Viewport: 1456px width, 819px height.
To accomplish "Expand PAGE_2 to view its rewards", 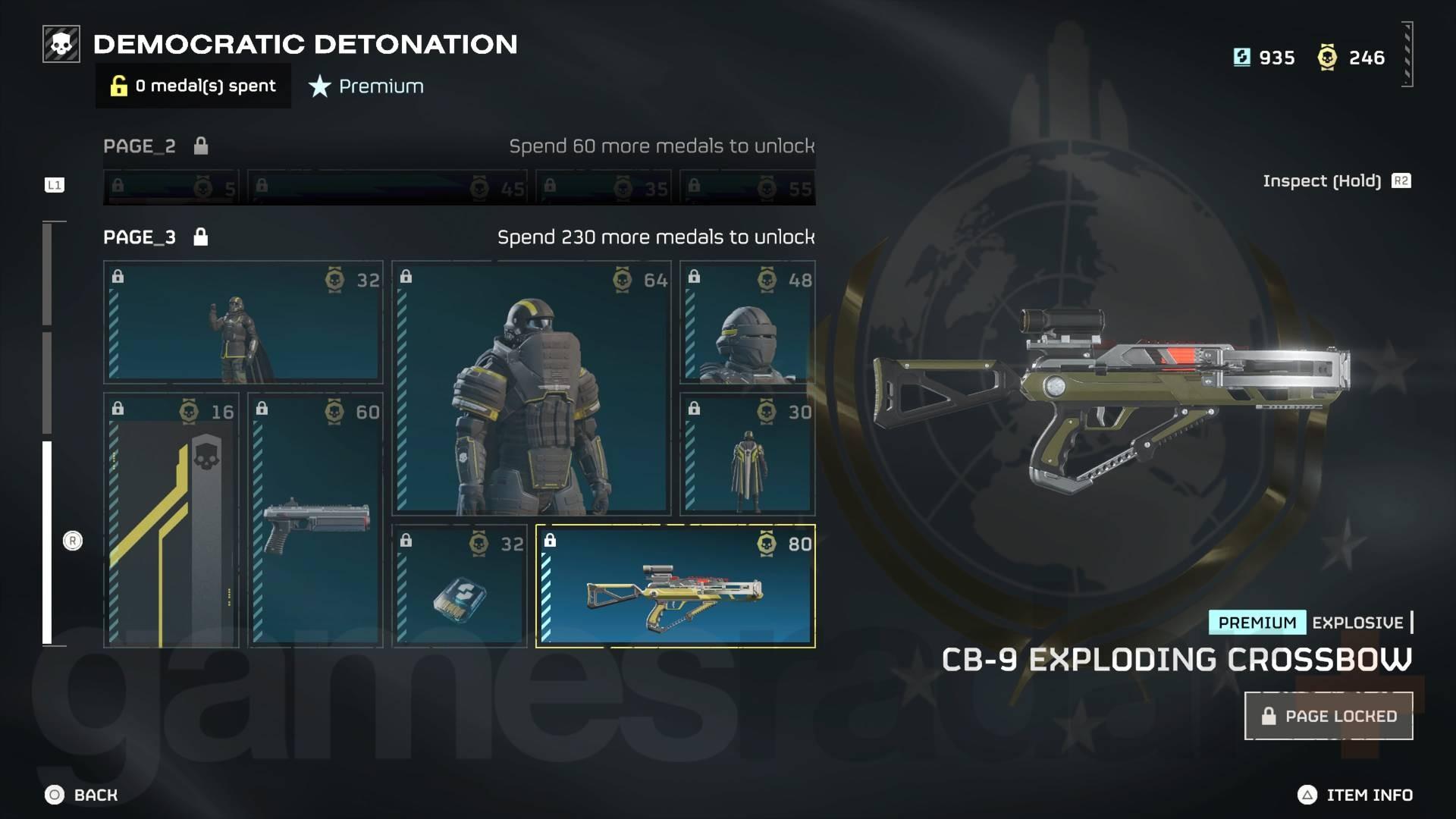I will click(139, 146).
